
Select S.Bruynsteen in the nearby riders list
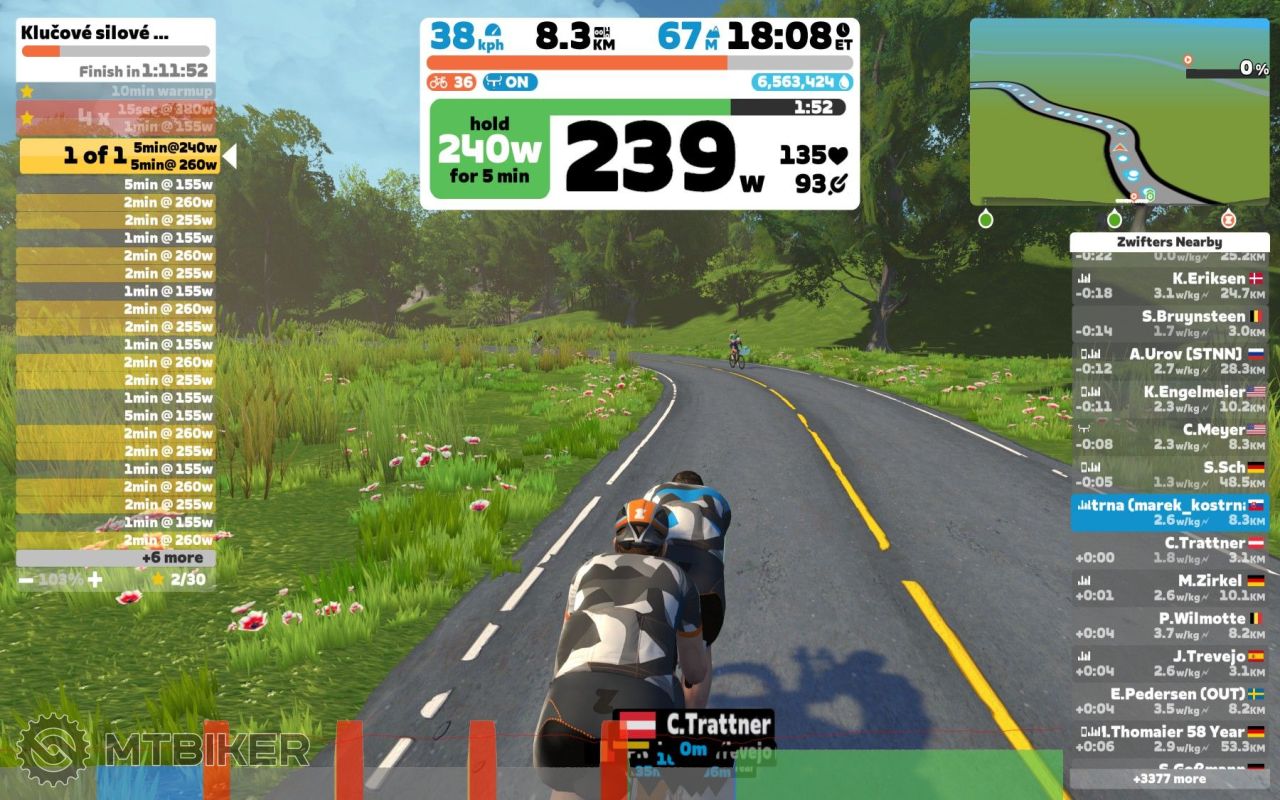(x=1169, y=323)
